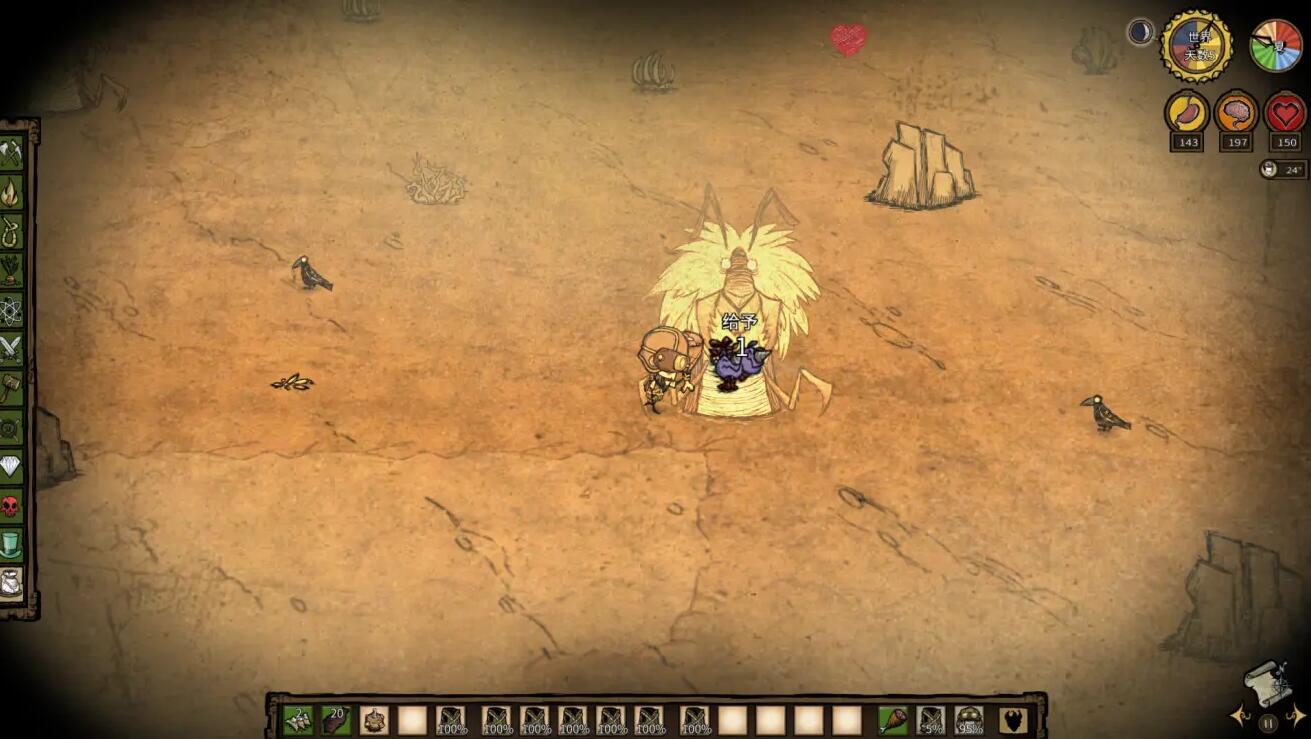Open the Food farming crafting tab

click(11, 268)
